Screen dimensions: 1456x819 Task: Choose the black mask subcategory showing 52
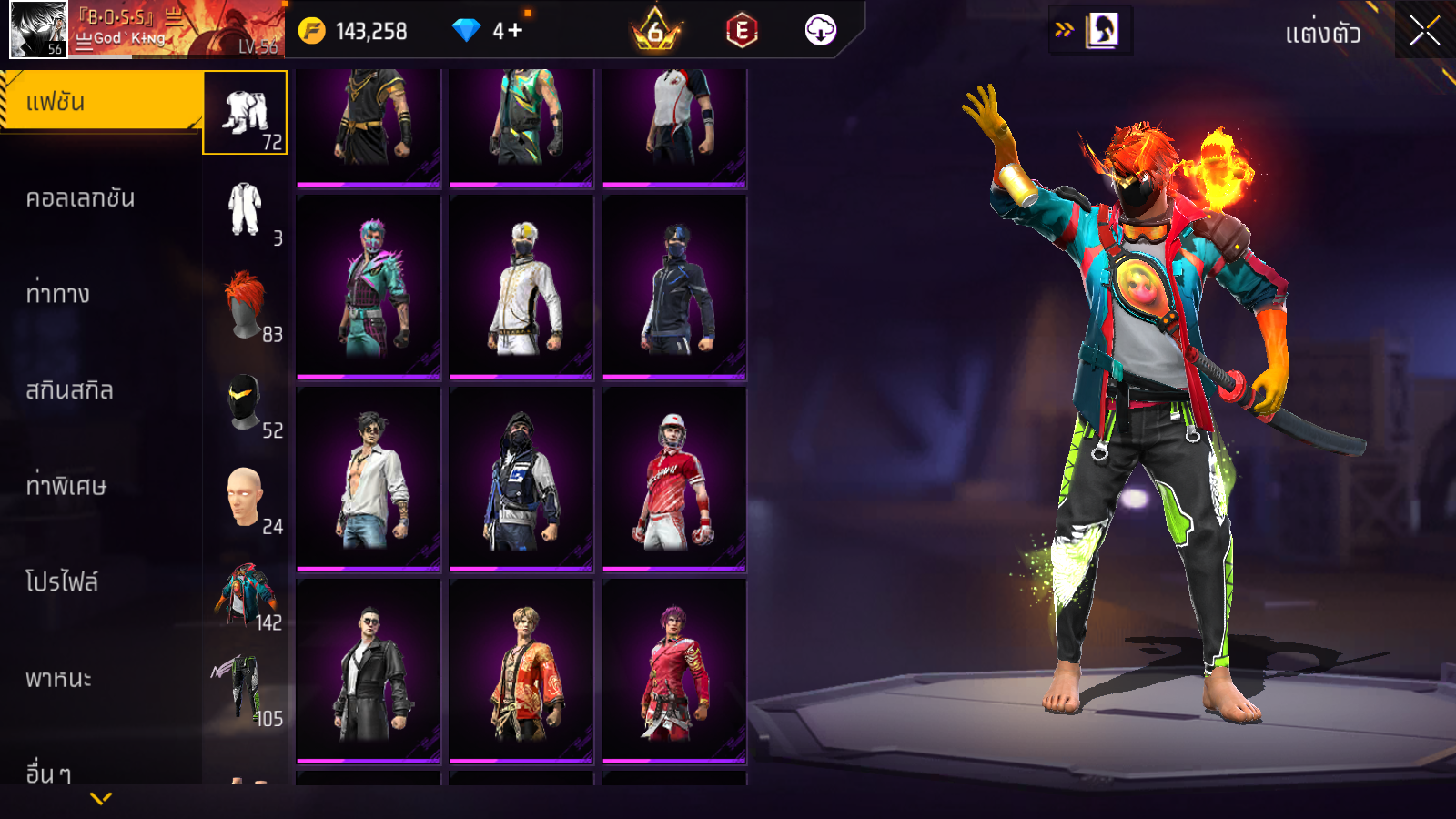click(245, 402)
